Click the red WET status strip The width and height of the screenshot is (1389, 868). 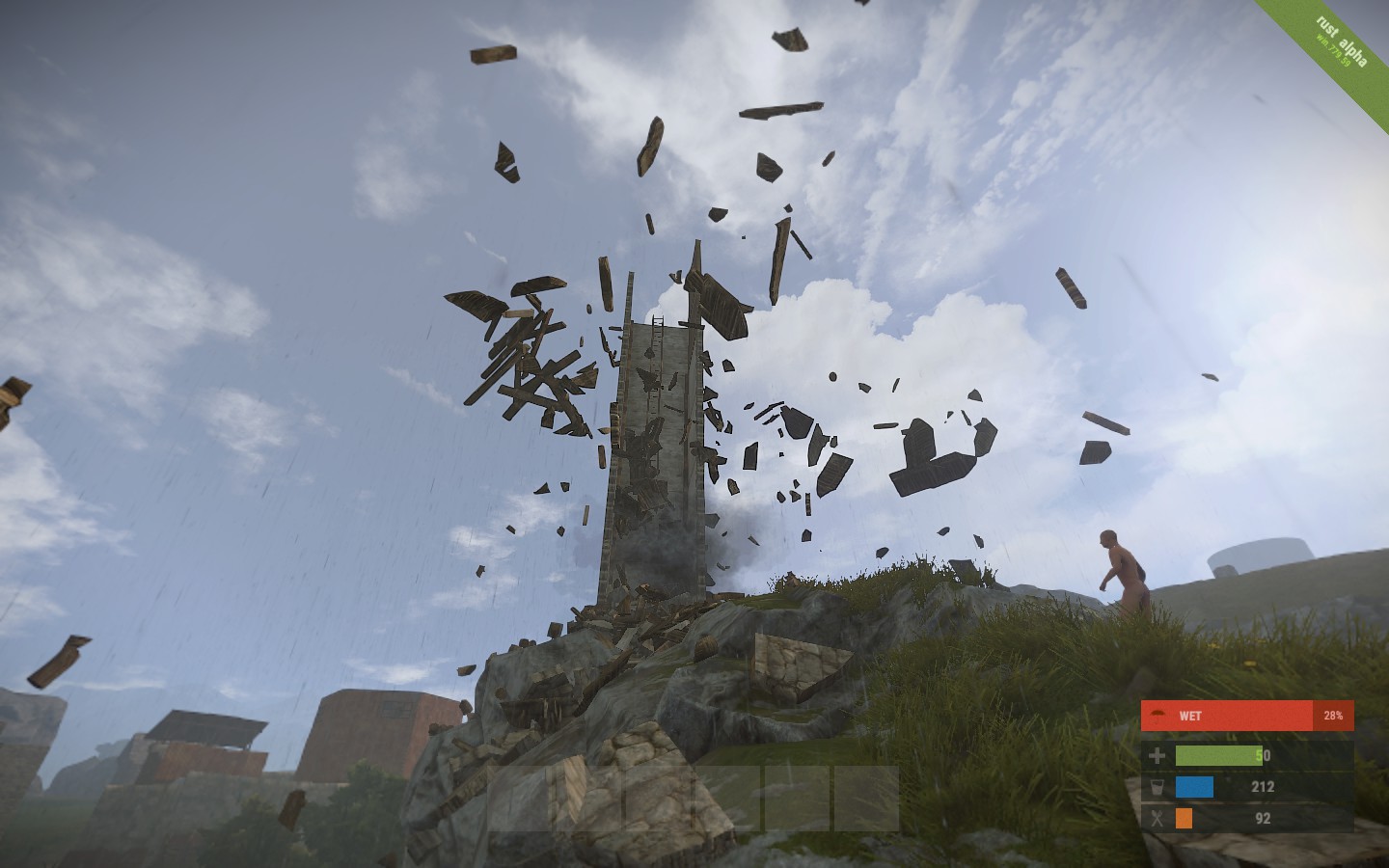coord(1244,716)
